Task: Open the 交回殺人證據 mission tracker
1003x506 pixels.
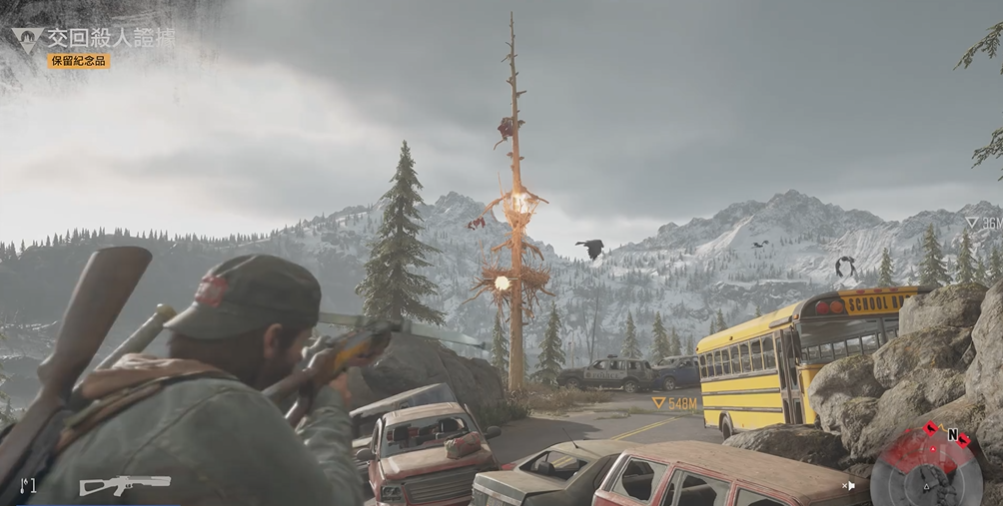Action: point(110,38)
